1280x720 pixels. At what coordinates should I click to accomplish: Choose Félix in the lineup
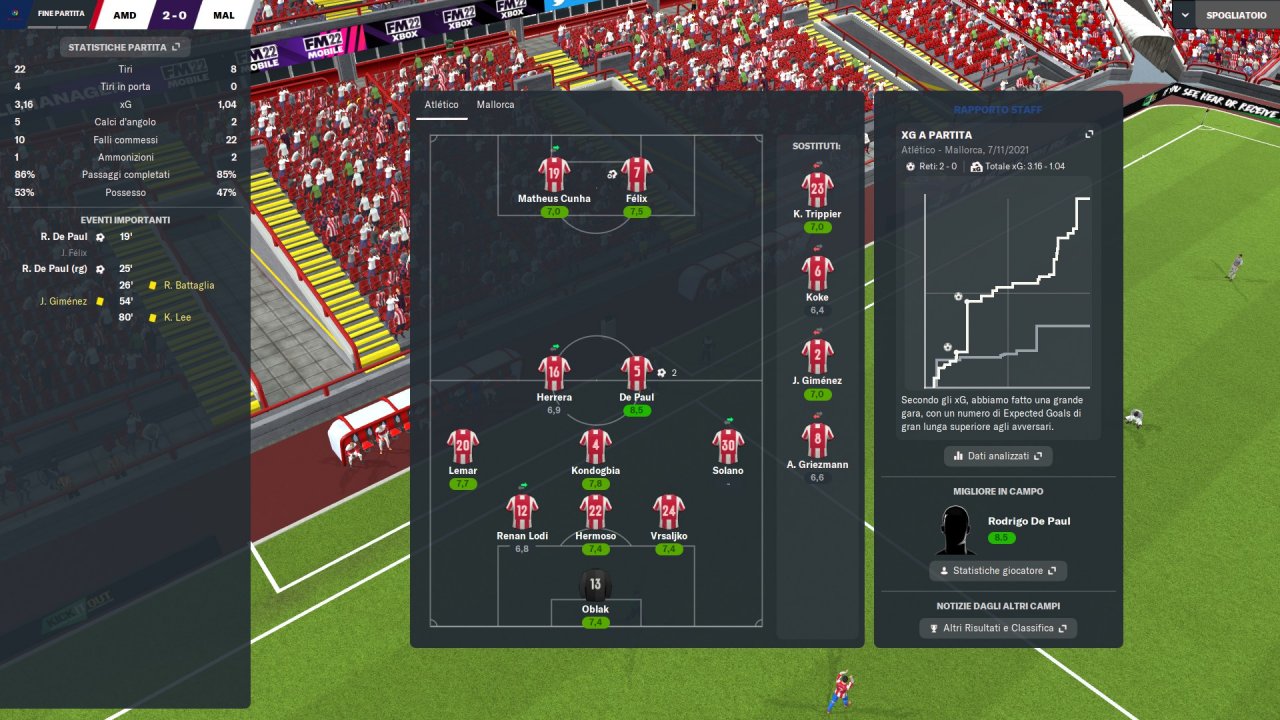click(636, 174)
